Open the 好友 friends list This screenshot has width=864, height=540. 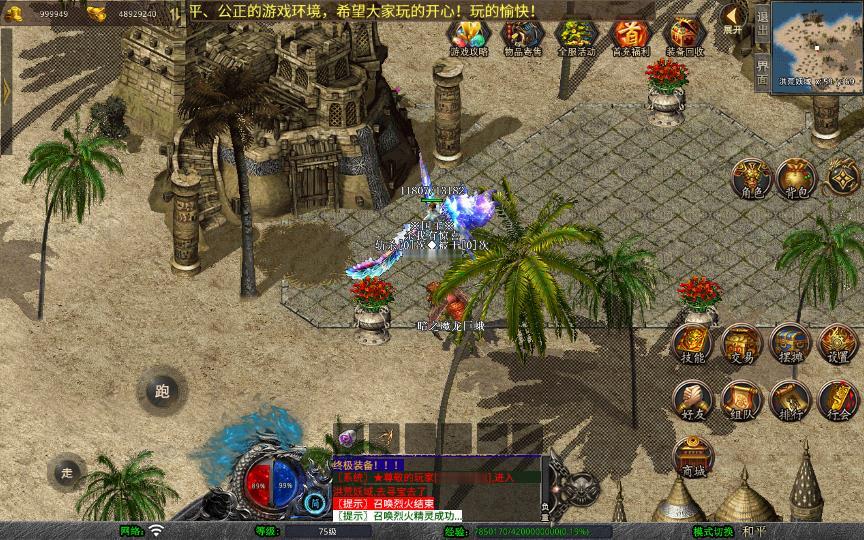click(692, 399)
